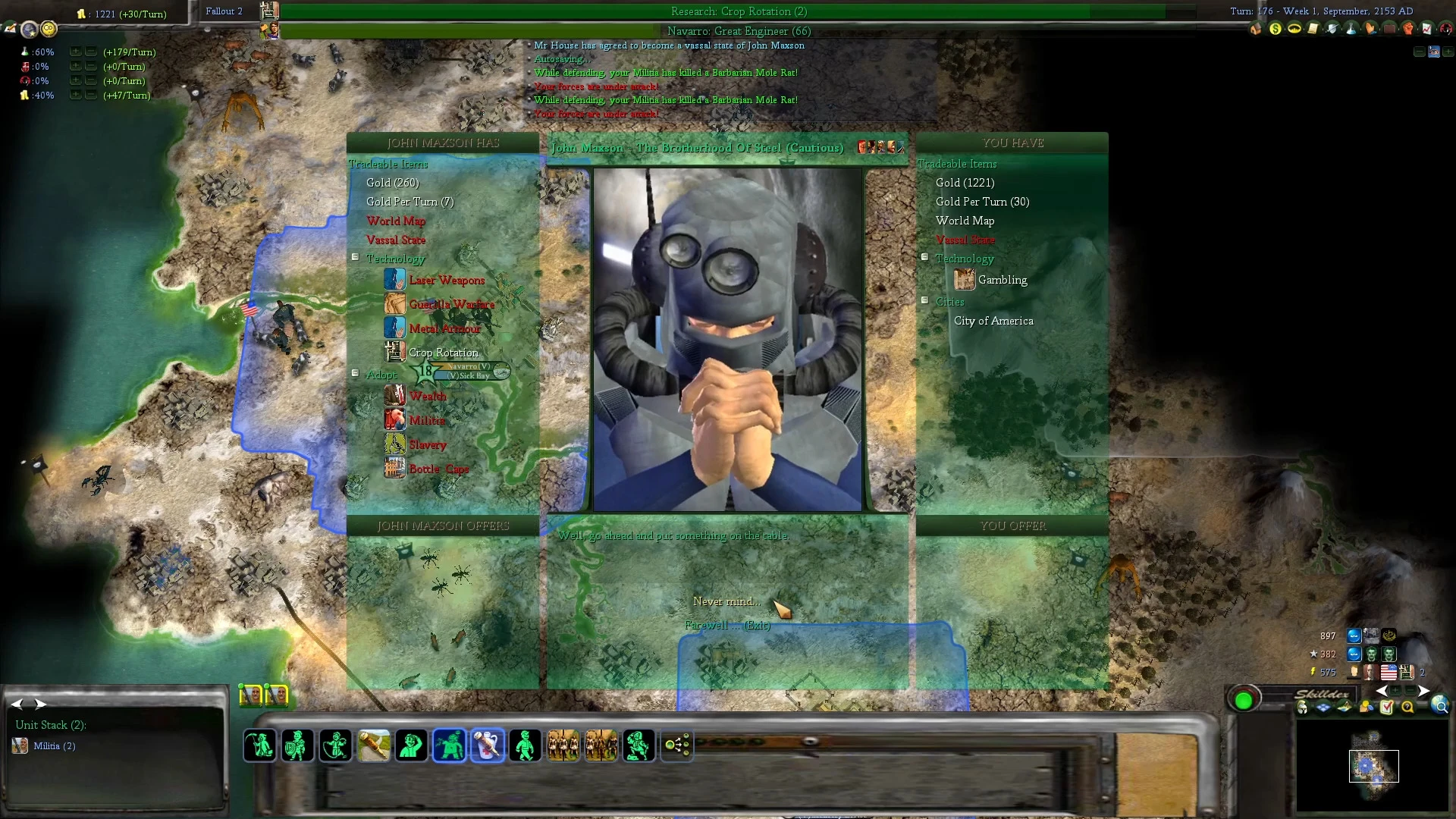
Task: Toggle the map grid tiles icon near minimap
Action: point(1323,708)
